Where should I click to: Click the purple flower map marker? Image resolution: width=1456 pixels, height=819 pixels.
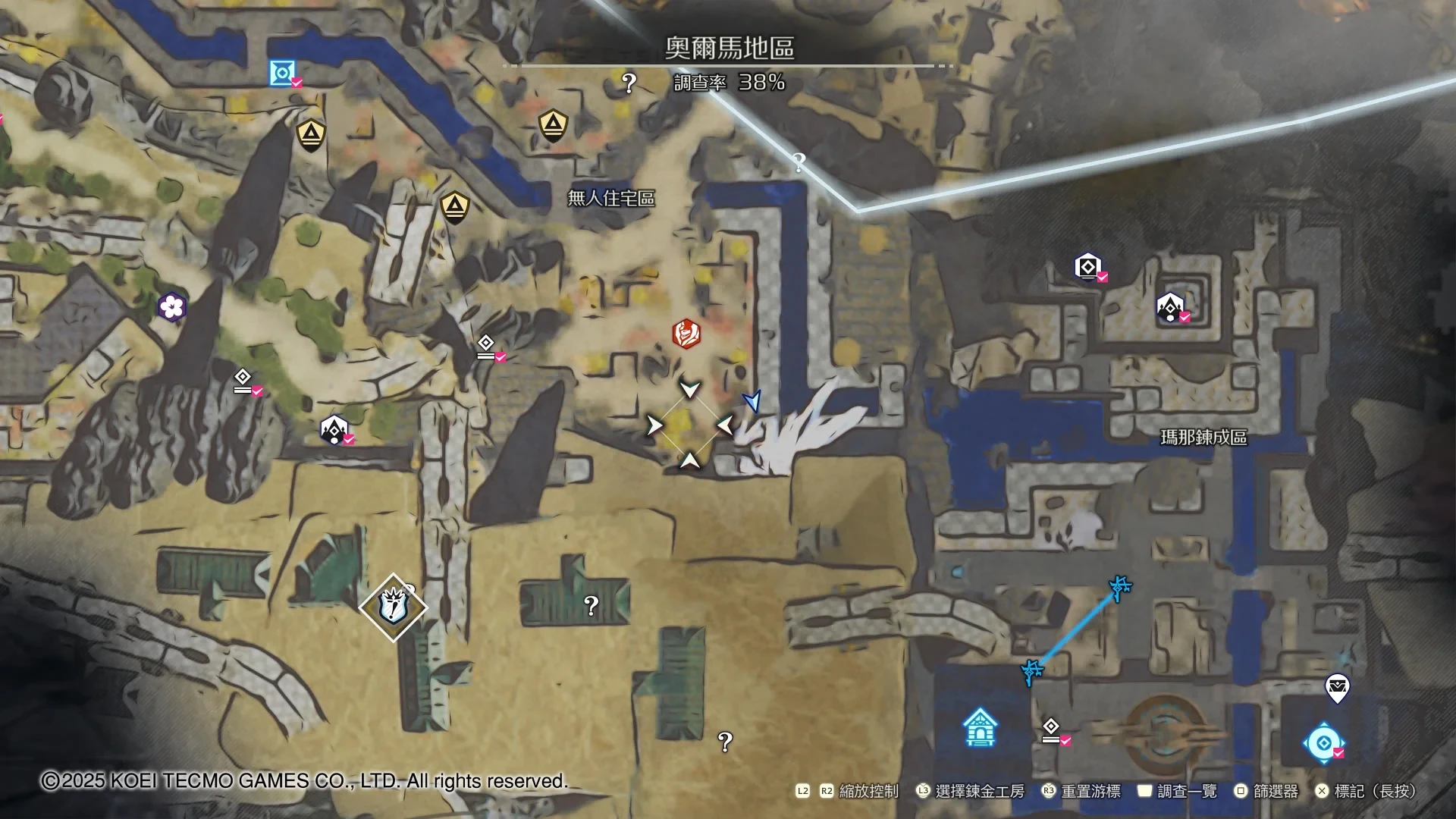172,307
